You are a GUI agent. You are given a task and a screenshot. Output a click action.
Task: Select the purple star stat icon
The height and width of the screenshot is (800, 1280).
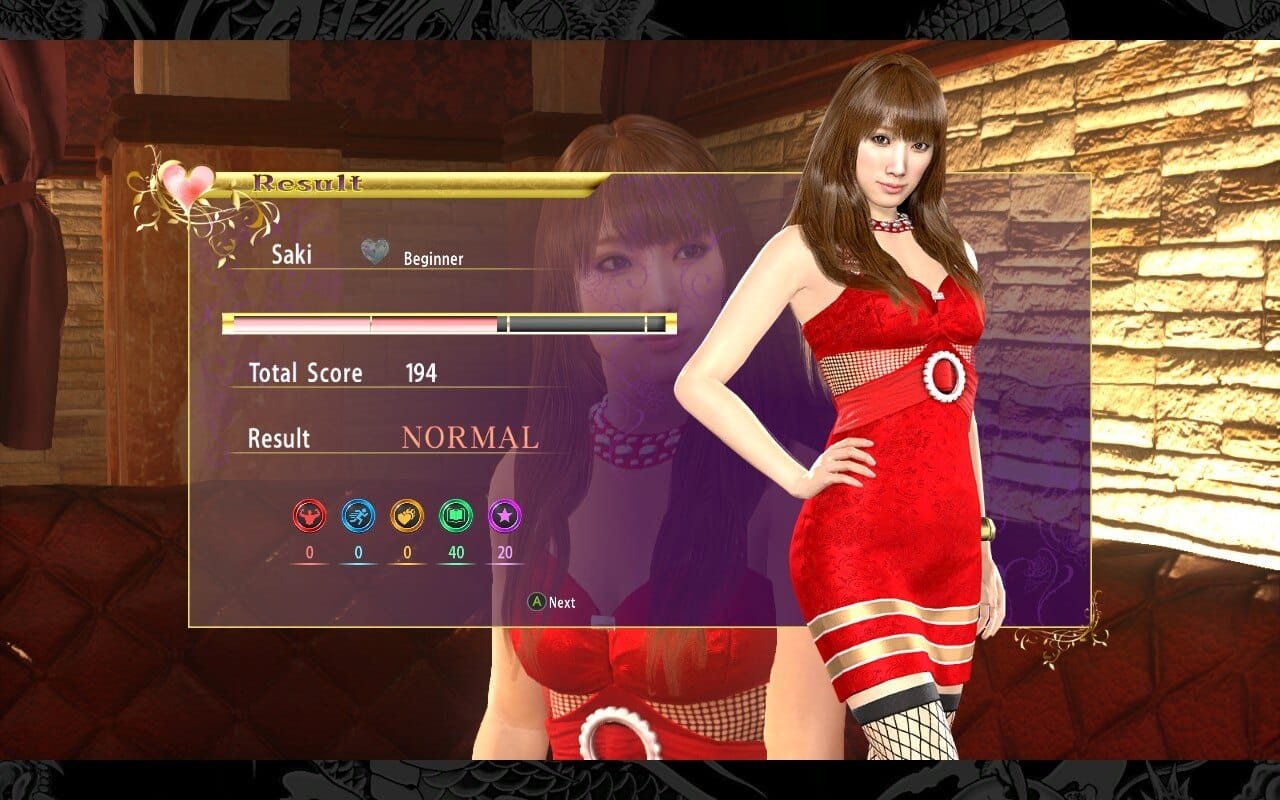tap(504, 516)
